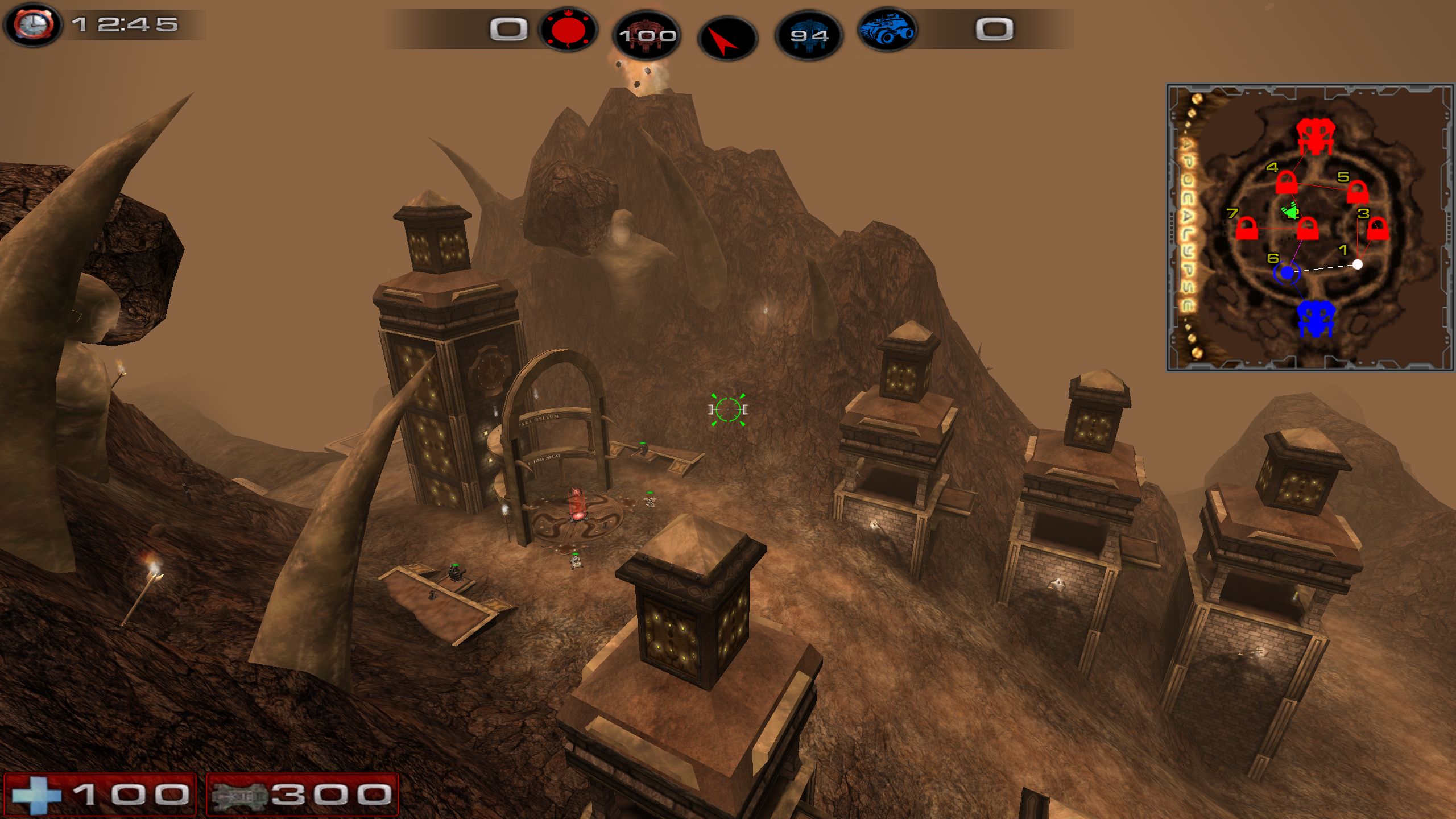Click the red team emblem icon

pyautogui.click(x=567, y=30)
